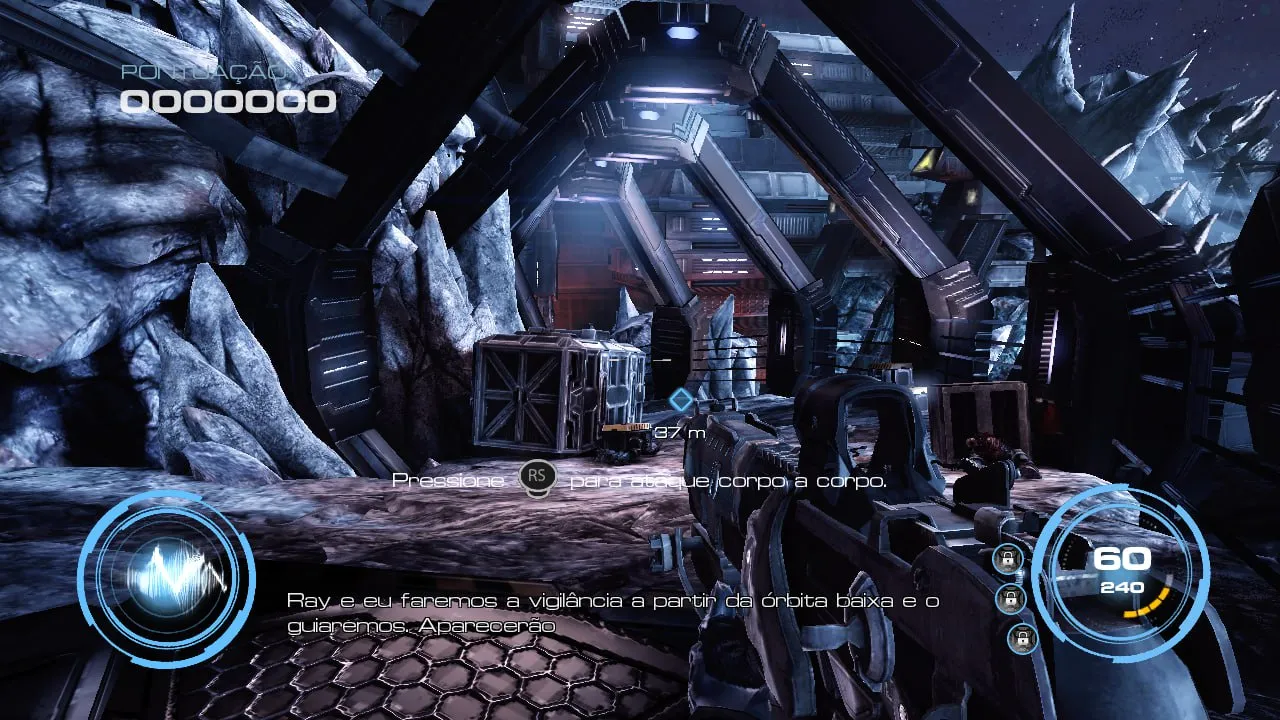
Task: Select the blue diamond objective waypoint marker
Action: [x=681, y=401]
